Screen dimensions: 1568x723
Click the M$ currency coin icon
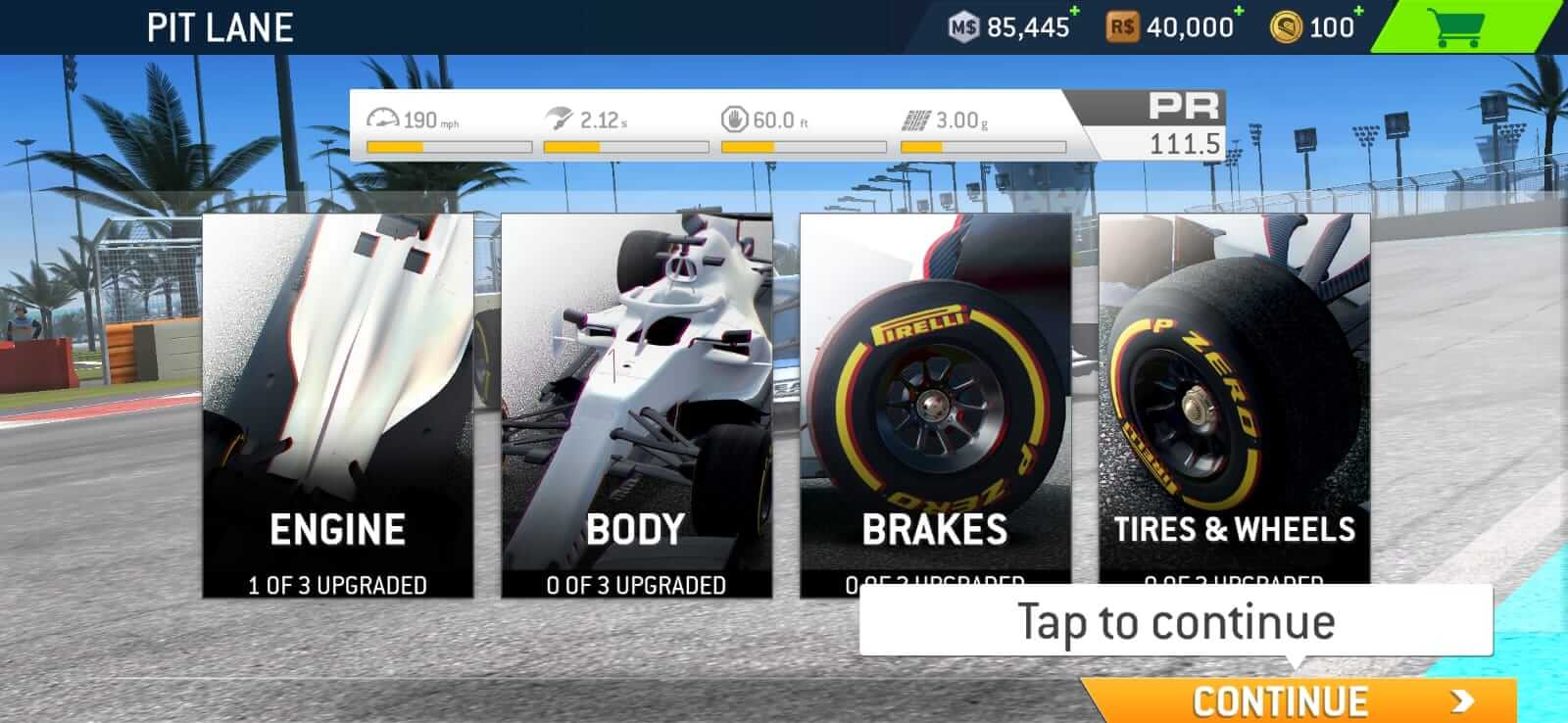click(963, 28)
